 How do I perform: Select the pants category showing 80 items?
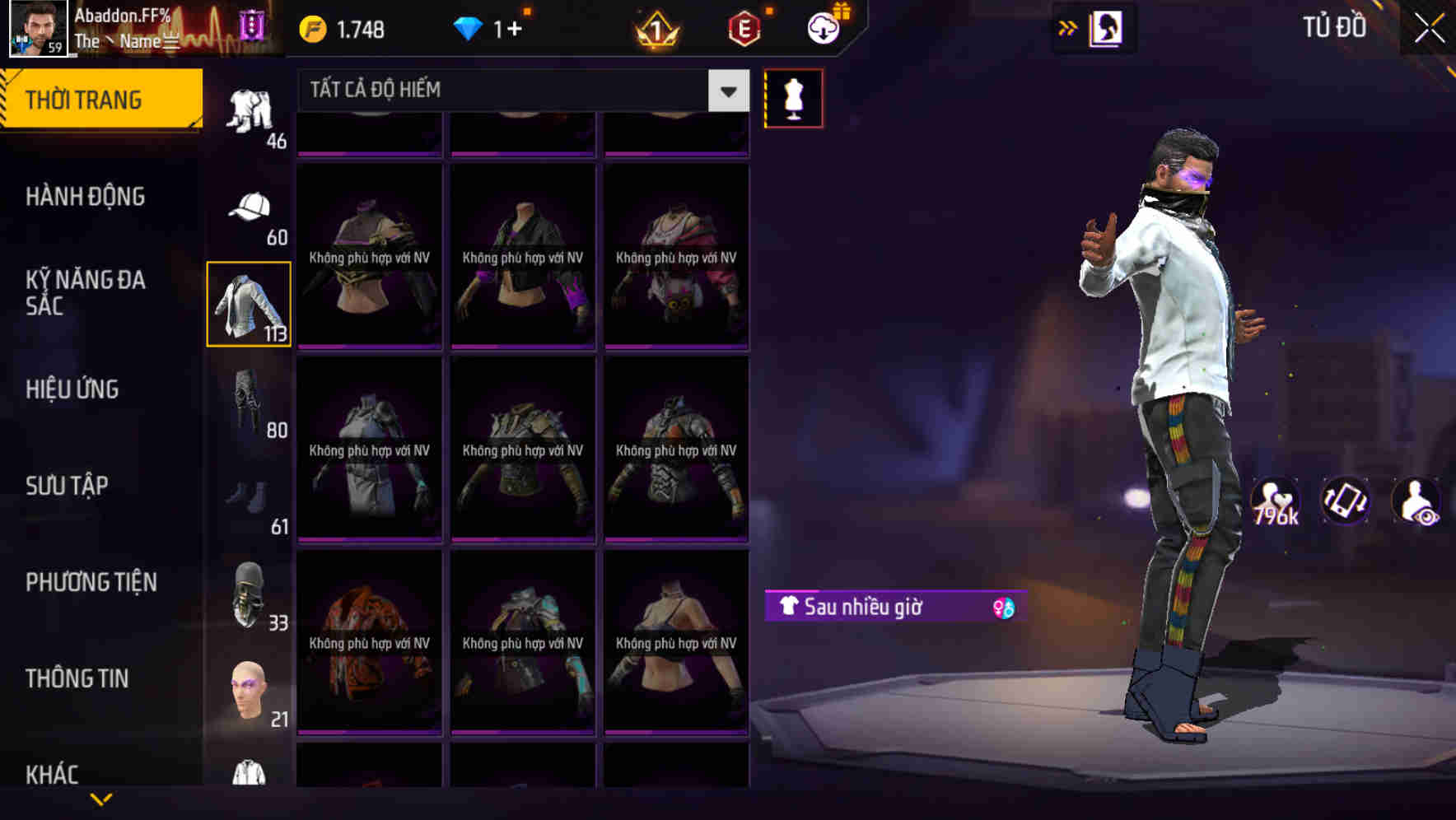pos(249,408)
